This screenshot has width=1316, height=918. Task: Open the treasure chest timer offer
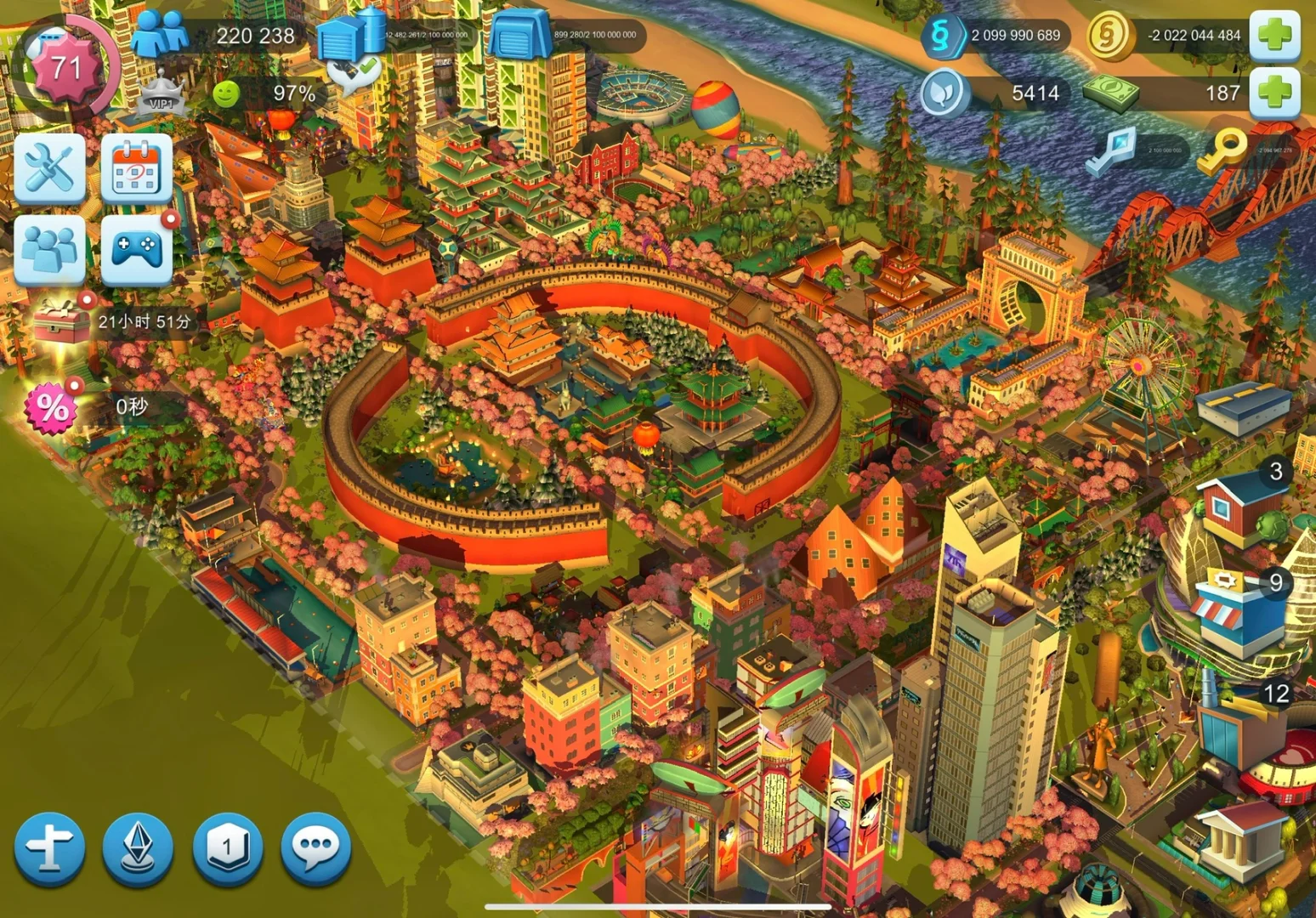(61, 322)
